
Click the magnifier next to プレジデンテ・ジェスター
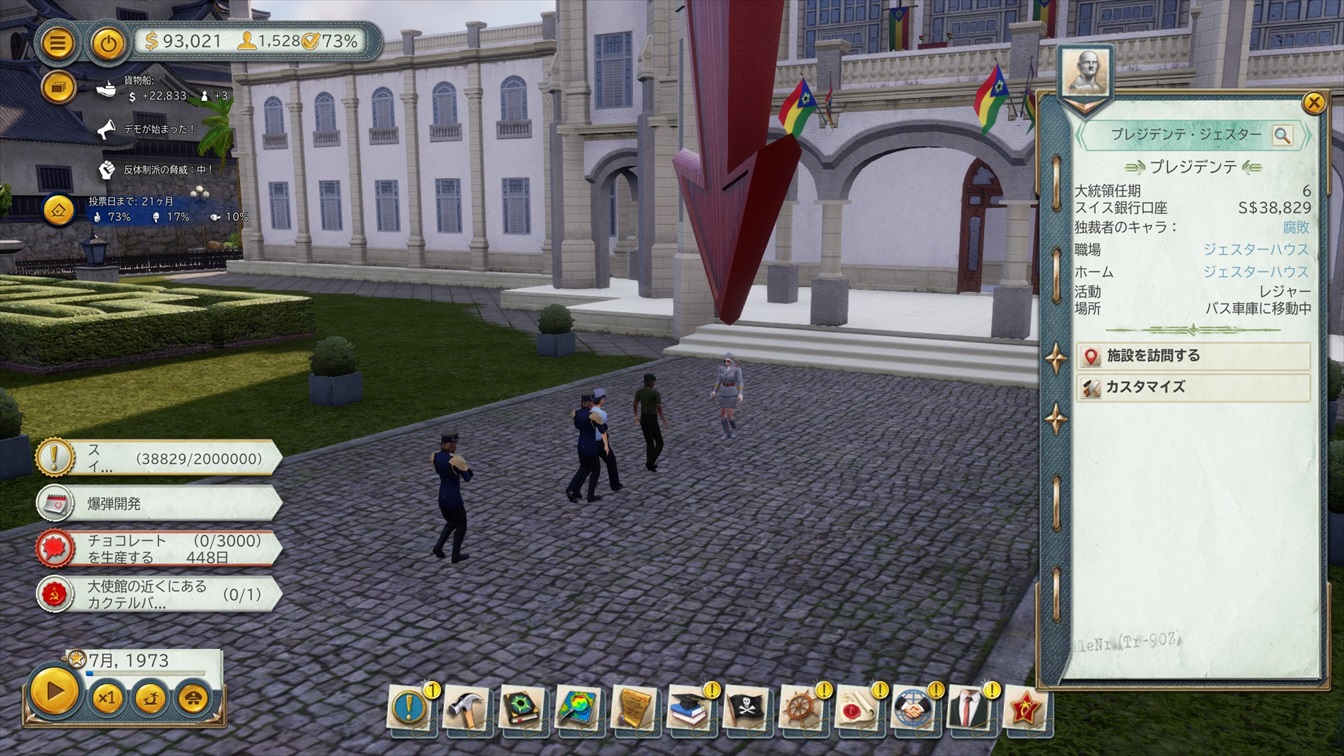[x=1282, y=135]
